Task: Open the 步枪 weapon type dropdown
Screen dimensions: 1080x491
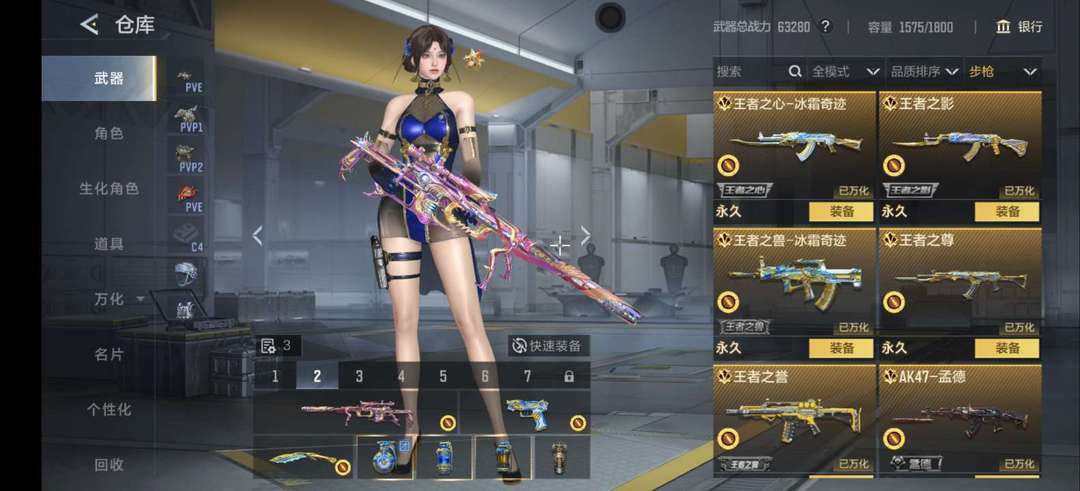Action: click(x=1002, y=72)
